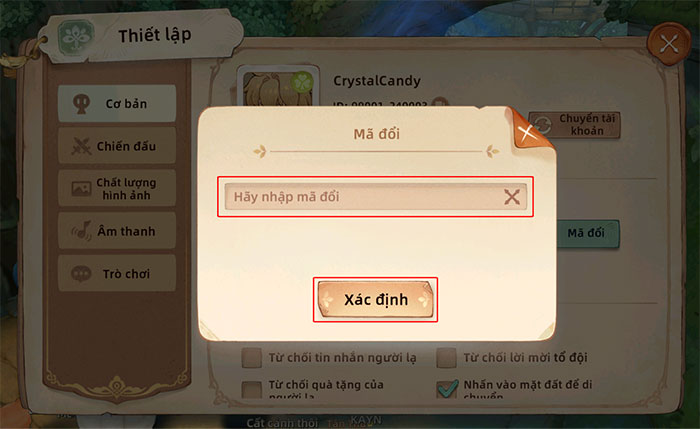Tick Từ chối quà tặng của người lạ
700x429 pixels.
(252, 387)
